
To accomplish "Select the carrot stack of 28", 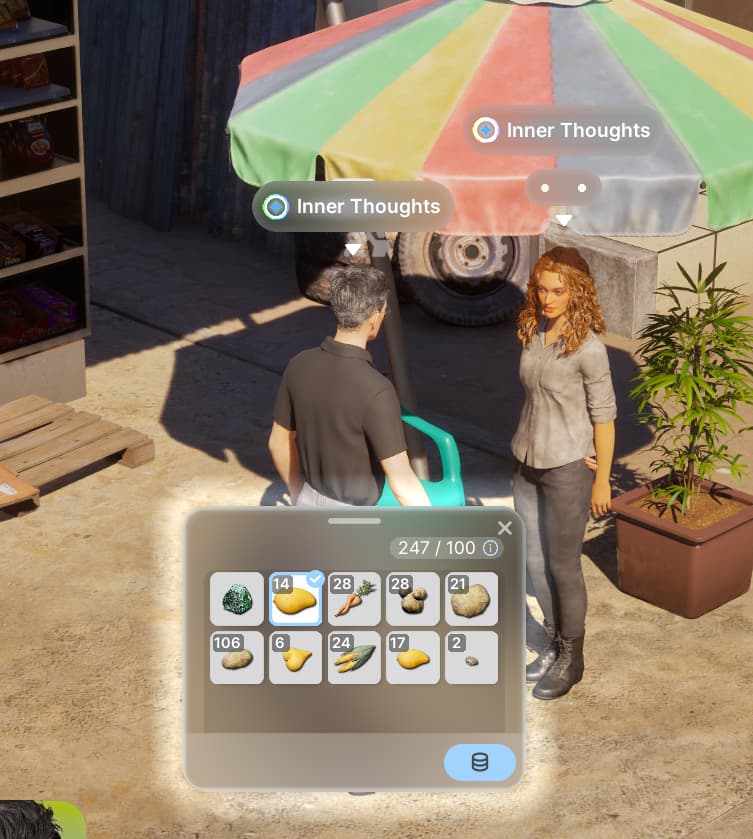I will click(354, 600).
